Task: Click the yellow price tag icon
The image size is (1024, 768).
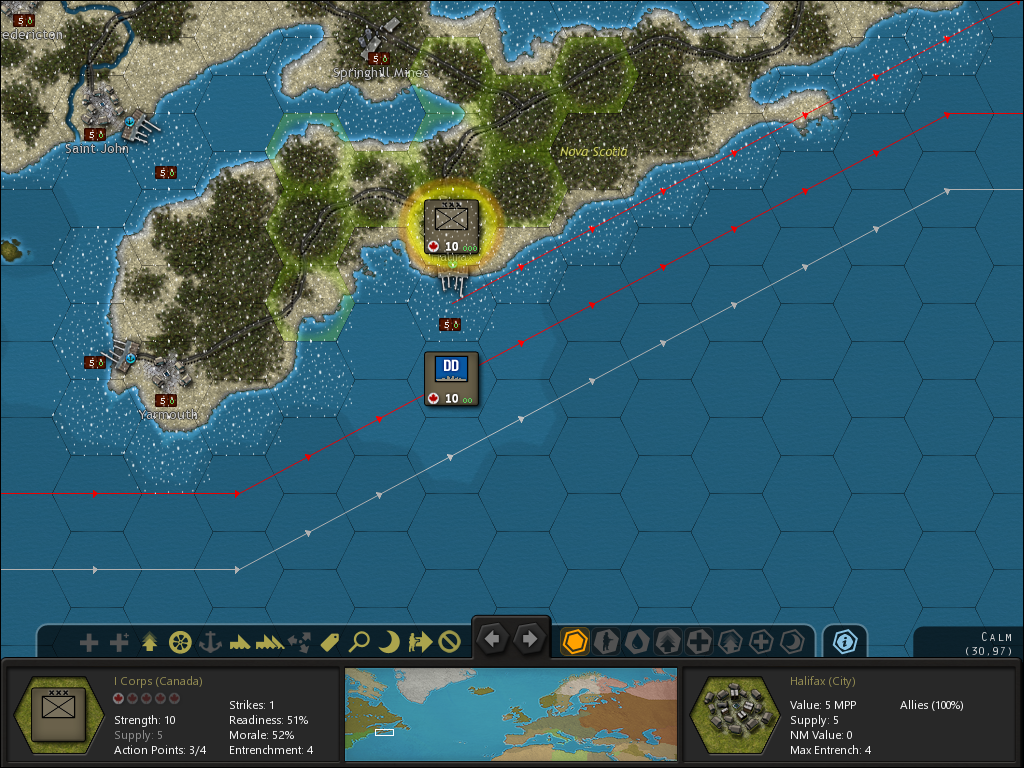Action: [330, 642]
